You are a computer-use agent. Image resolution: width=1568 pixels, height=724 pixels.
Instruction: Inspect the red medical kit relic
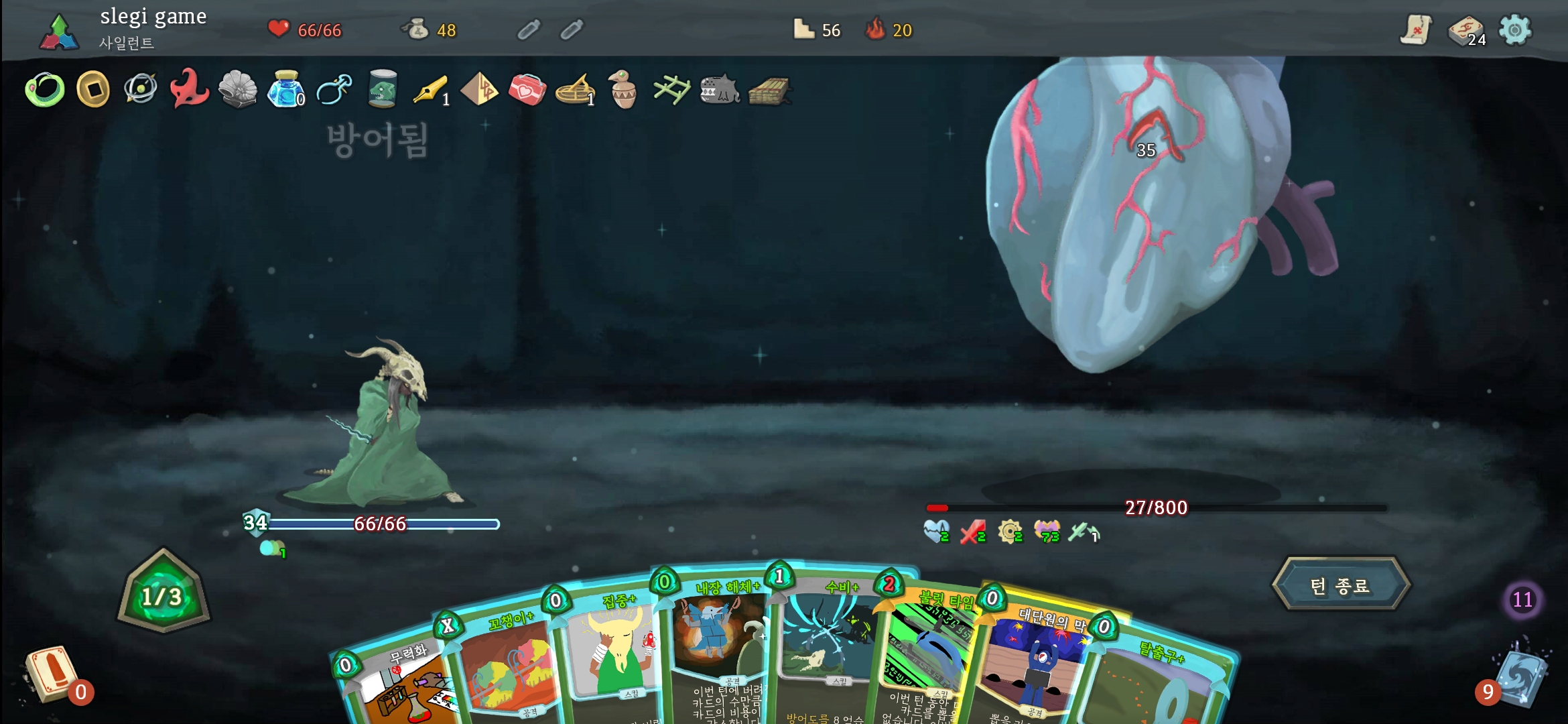527,90
